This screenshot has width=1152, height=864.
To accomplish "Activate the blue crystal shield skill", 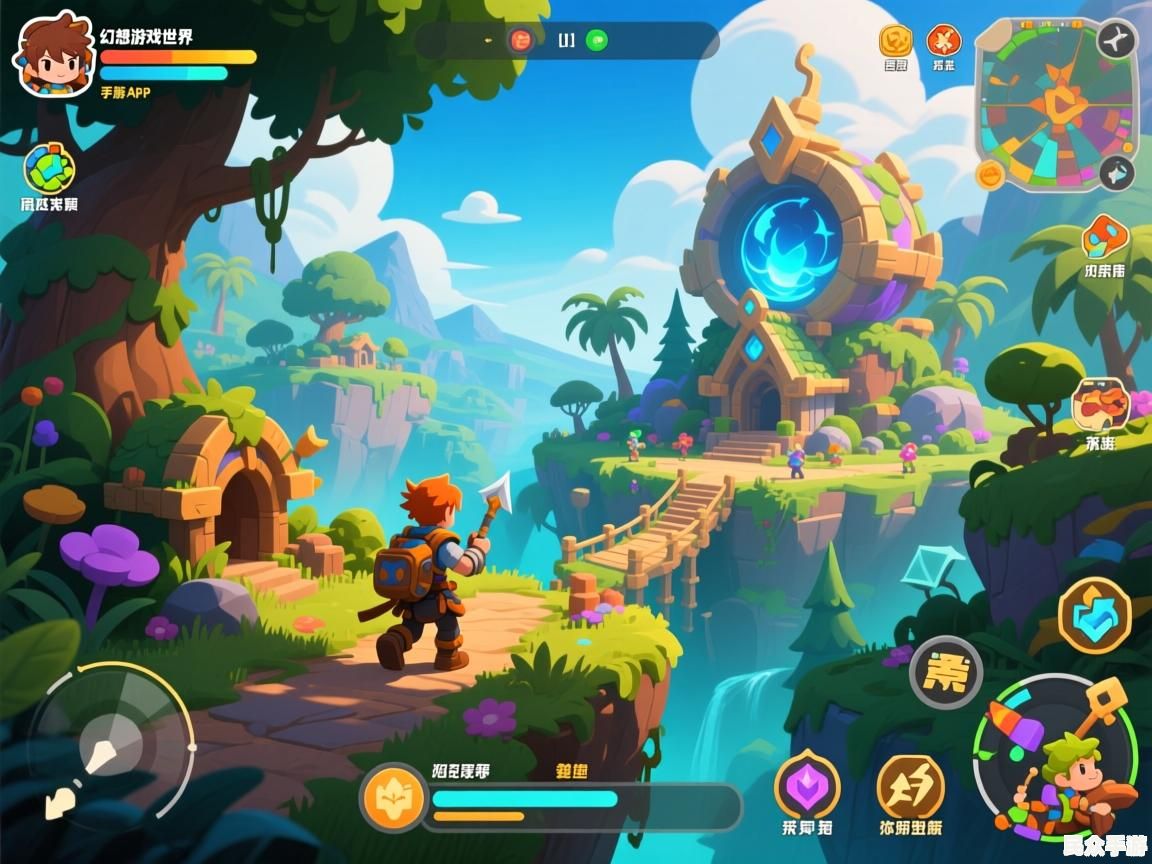I will [1094, 613].
